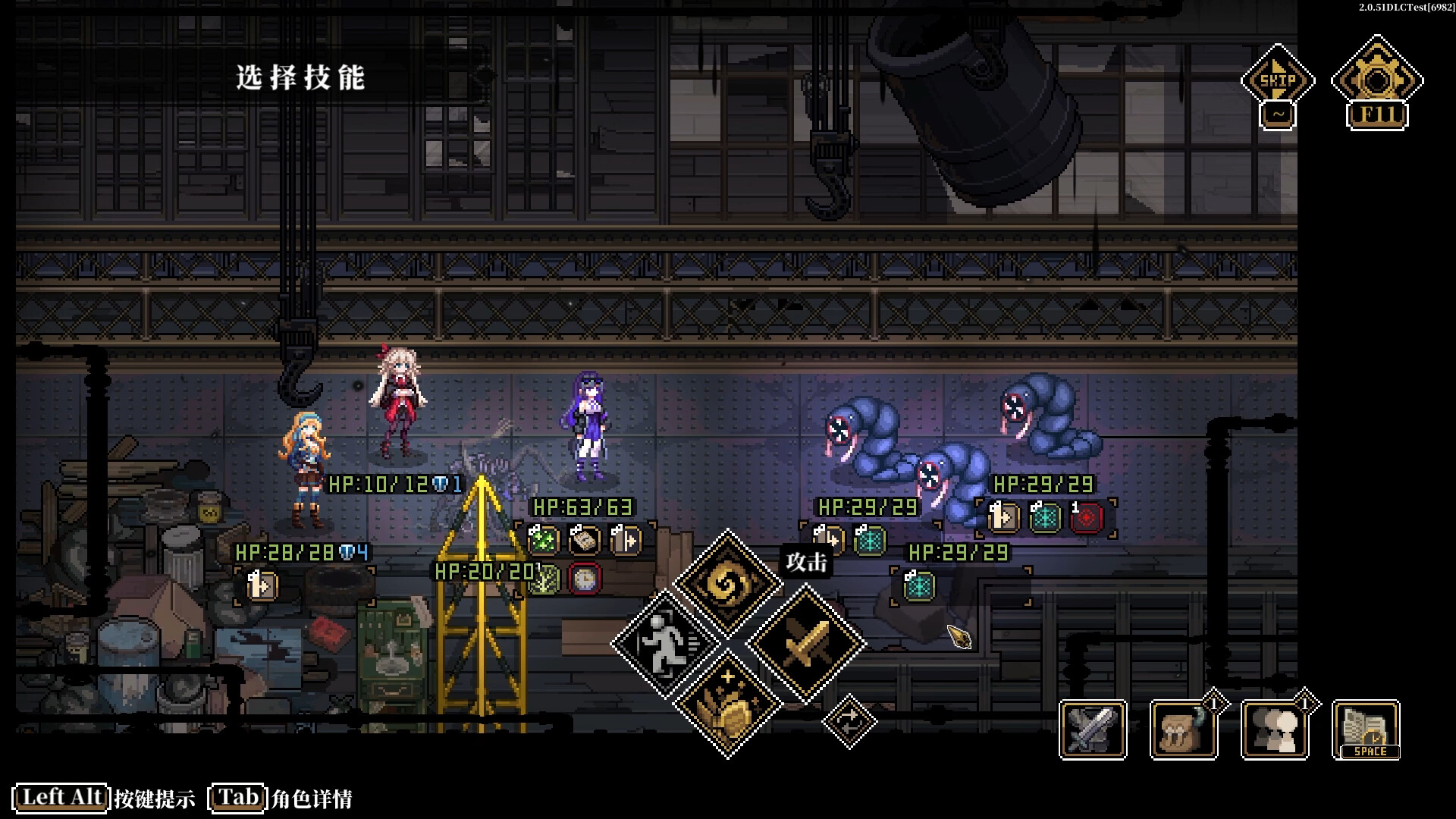Open character details via the Tab label
The height and width of the screenshot is (819, 1456).
point(237,798)
